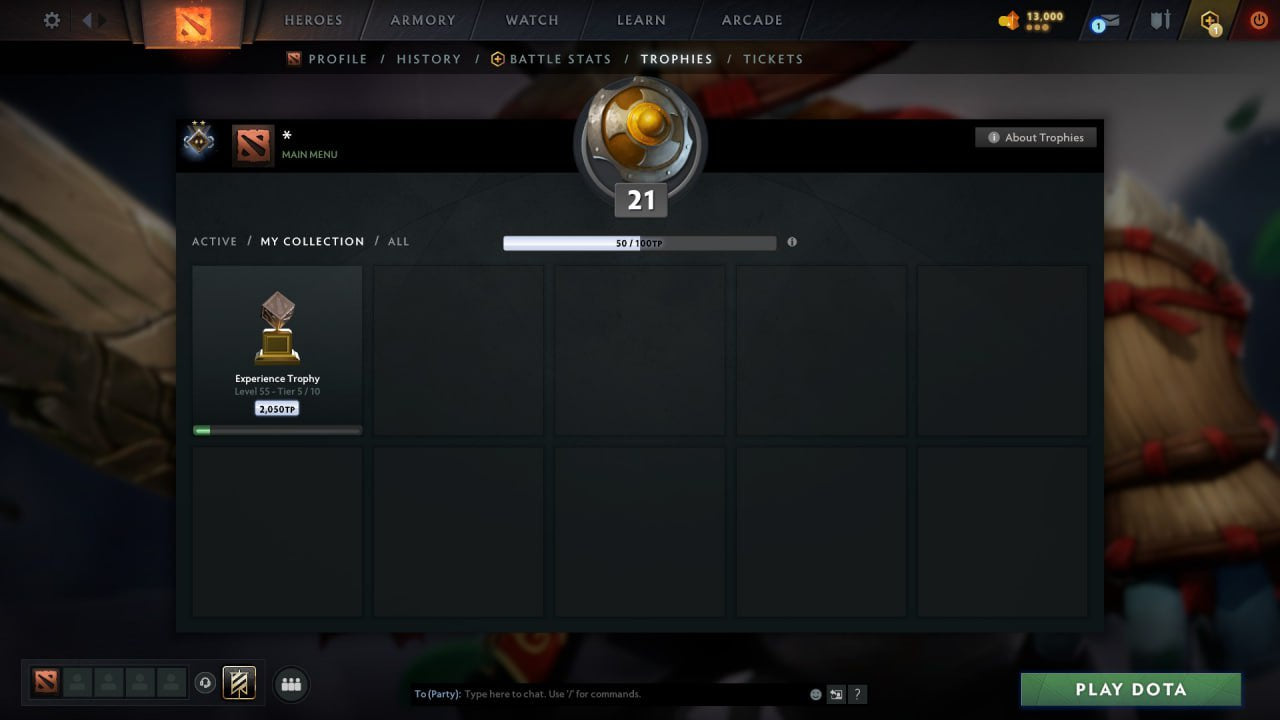This screenshot has width=1280, height=720.
Task: Open the WATCH menu
Action: (x=531, y=20)
